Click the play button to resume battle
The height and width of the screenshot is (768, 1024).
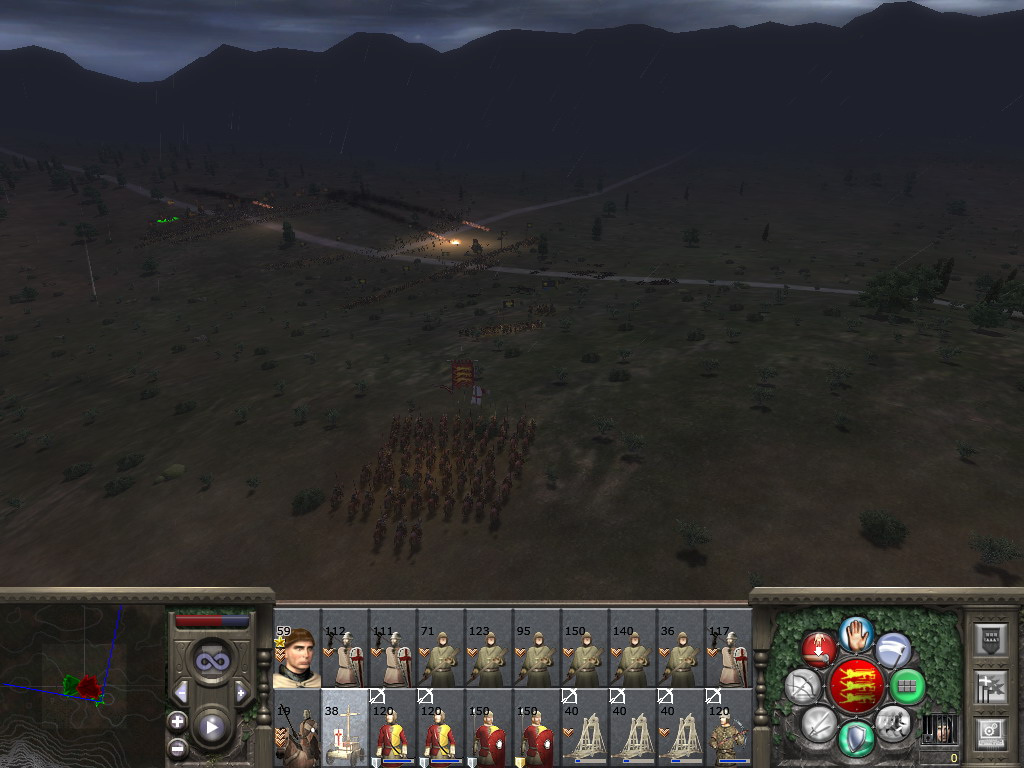pyautogui.click(x=211, y=727)
